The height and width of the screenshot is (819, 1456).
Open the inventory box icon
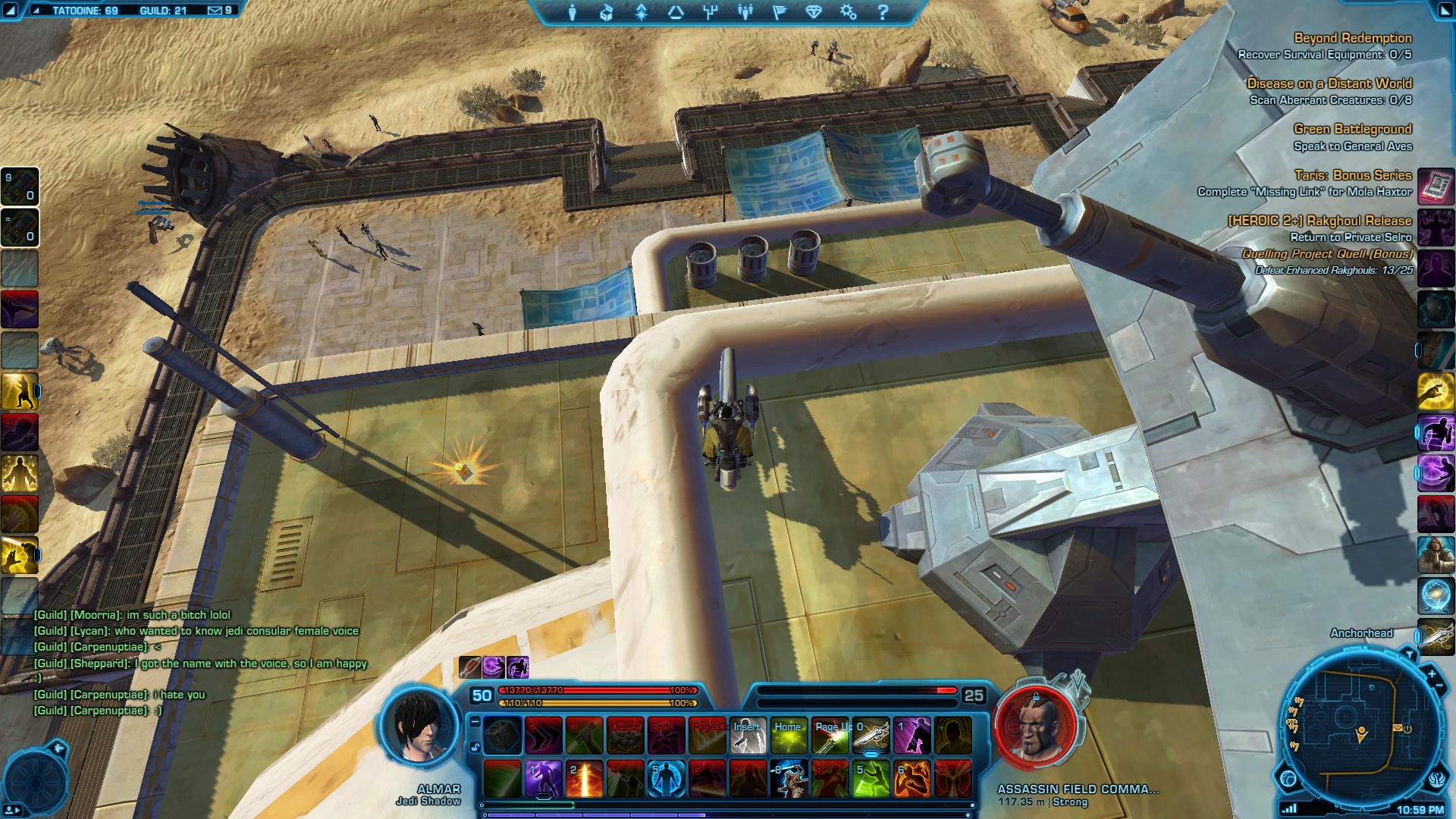(x=606, y=12)
